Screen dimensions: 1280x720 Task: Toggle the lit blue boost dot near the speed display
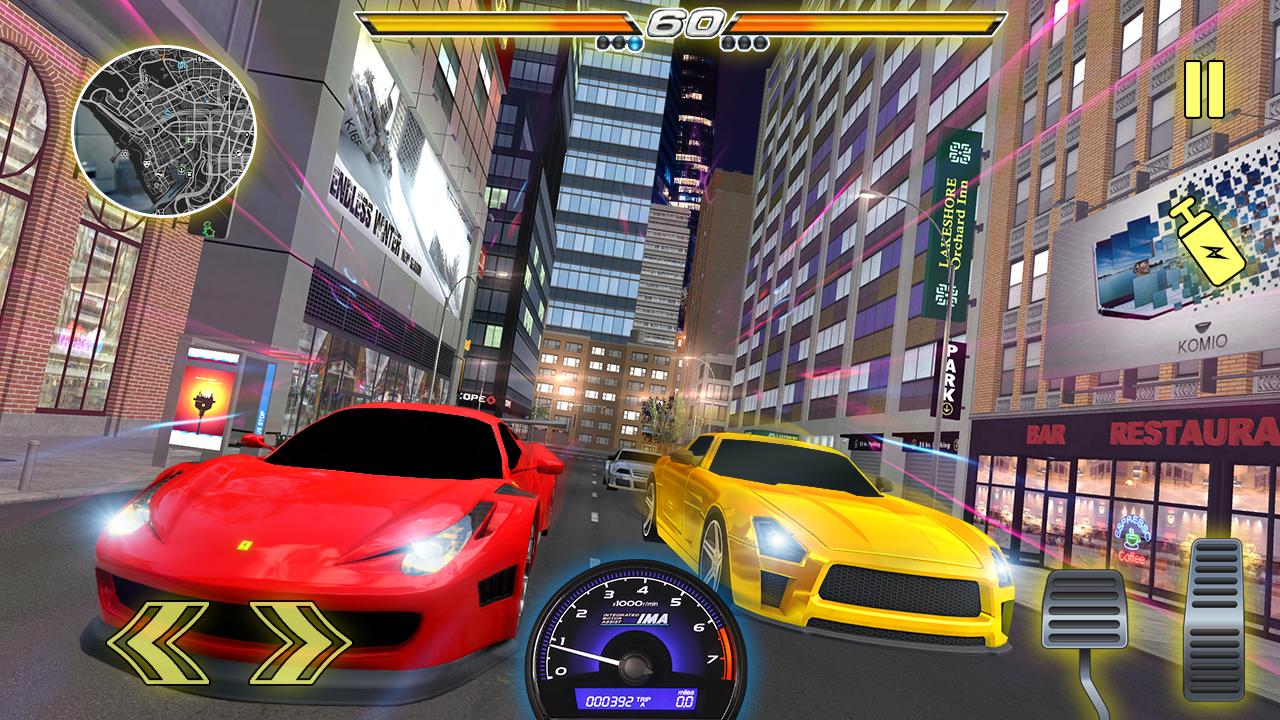634,43
